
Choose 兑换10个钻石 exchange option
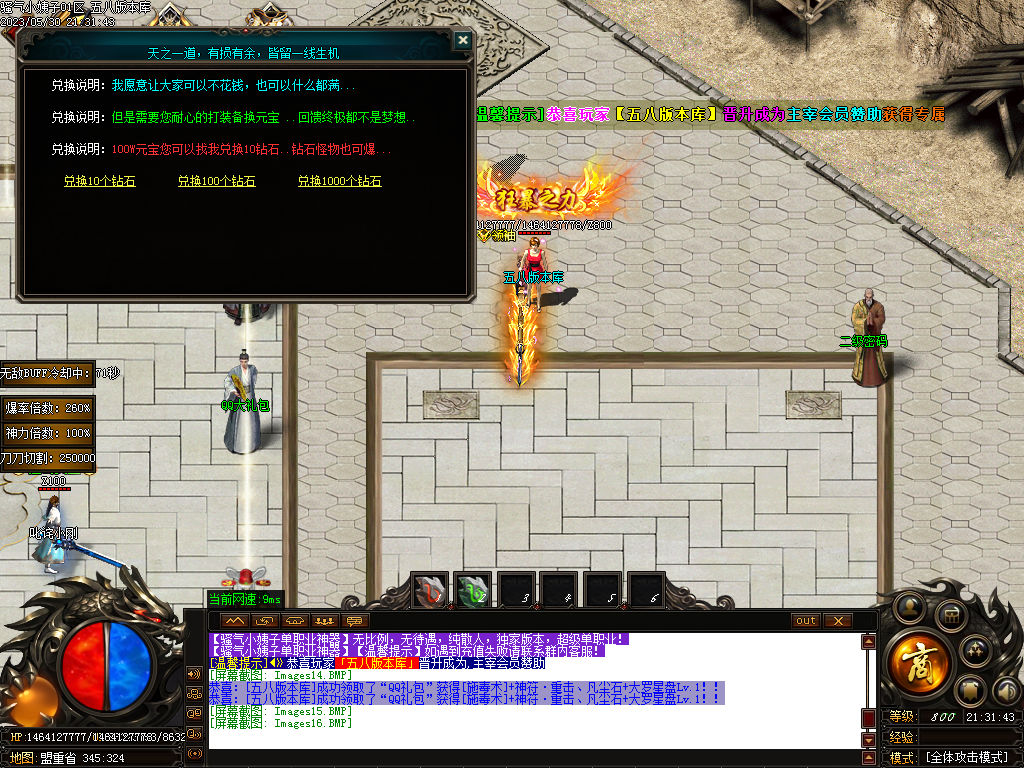99,182
